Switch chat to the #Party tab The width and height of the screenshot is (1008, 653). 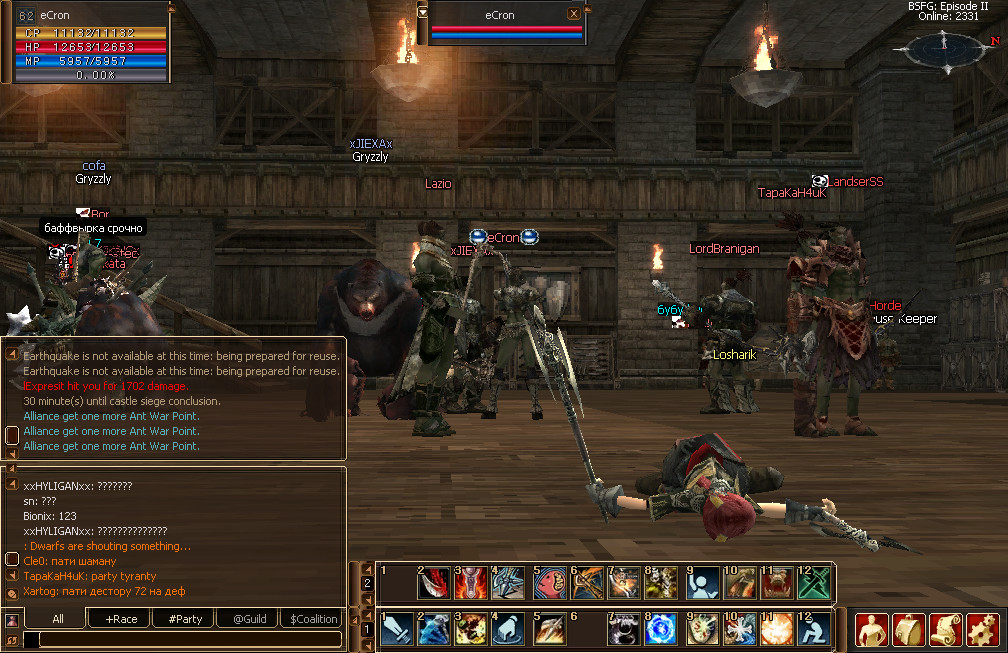pyautogui.click(x=185, y=619)
